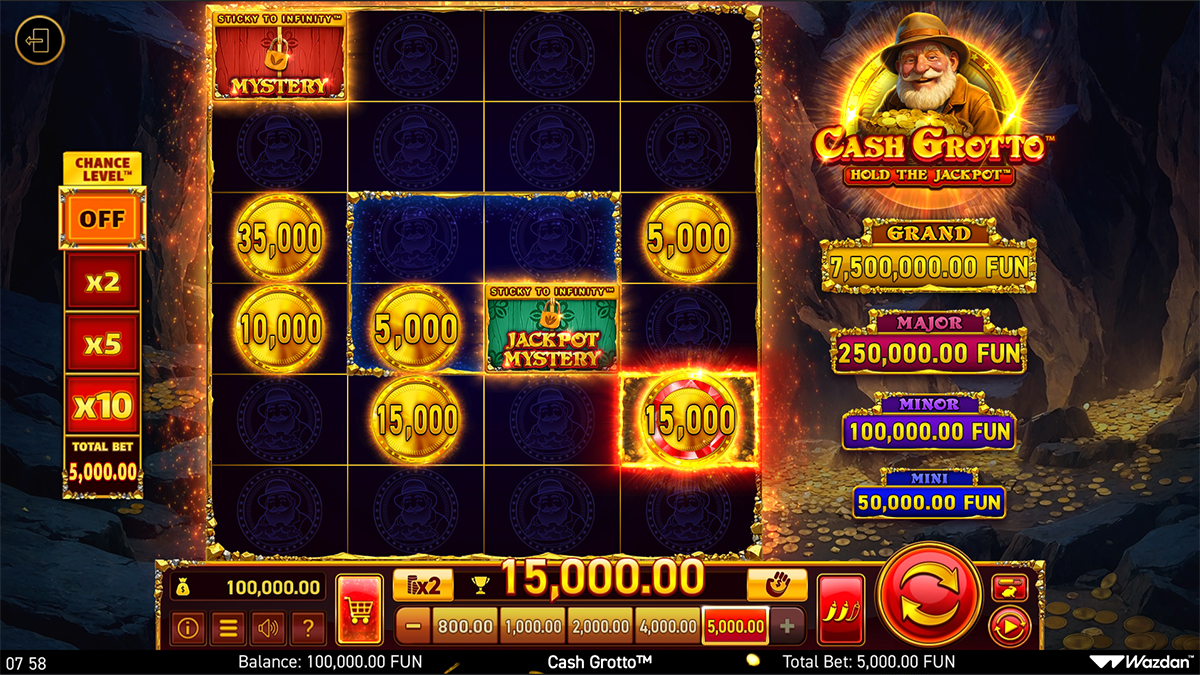
Task: Select the x5 Chance Level
Action: (103, 344)
